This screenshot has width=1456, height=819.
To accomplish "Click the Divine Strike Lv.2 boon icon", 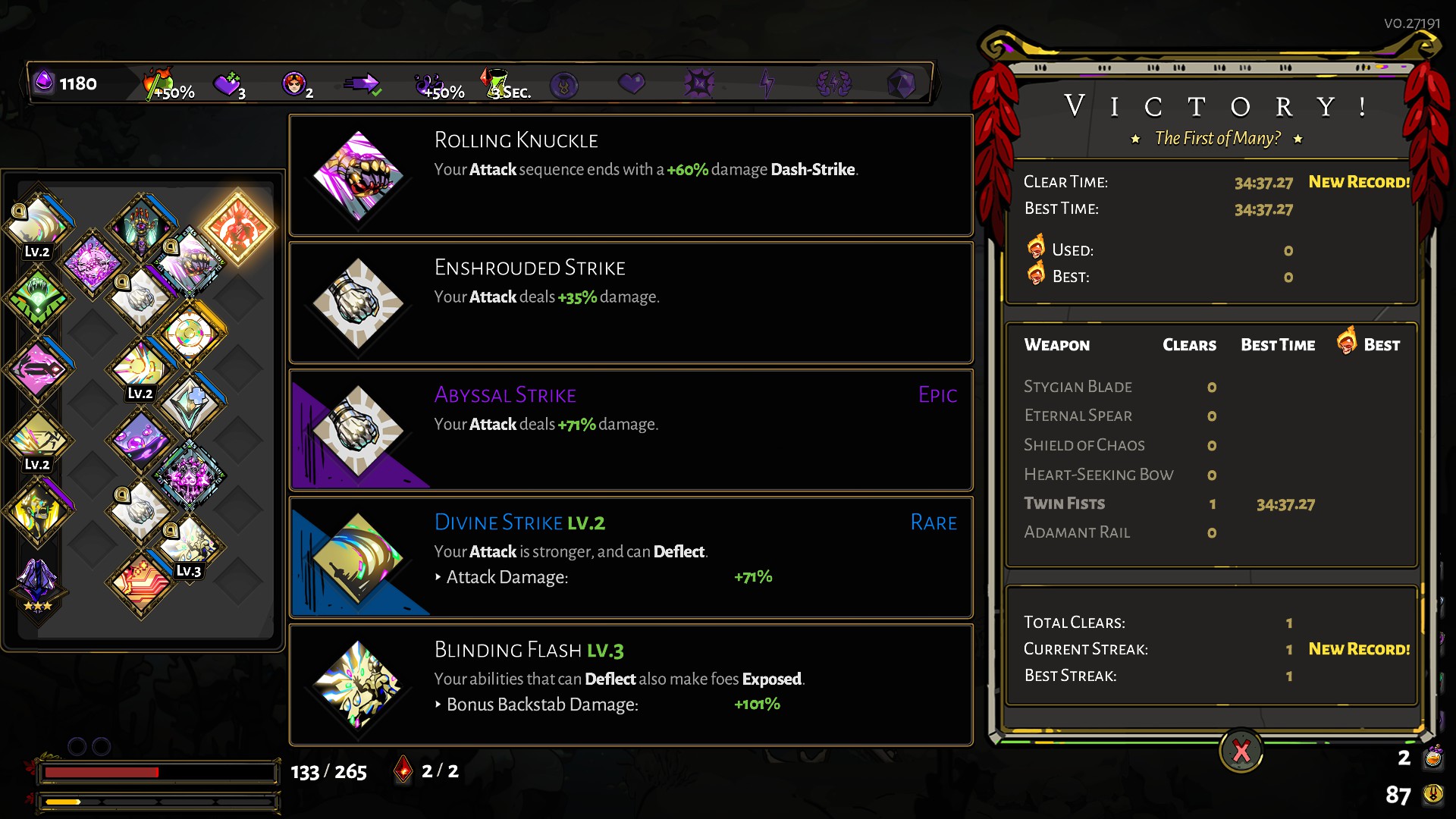I will (x=359, y=558).
